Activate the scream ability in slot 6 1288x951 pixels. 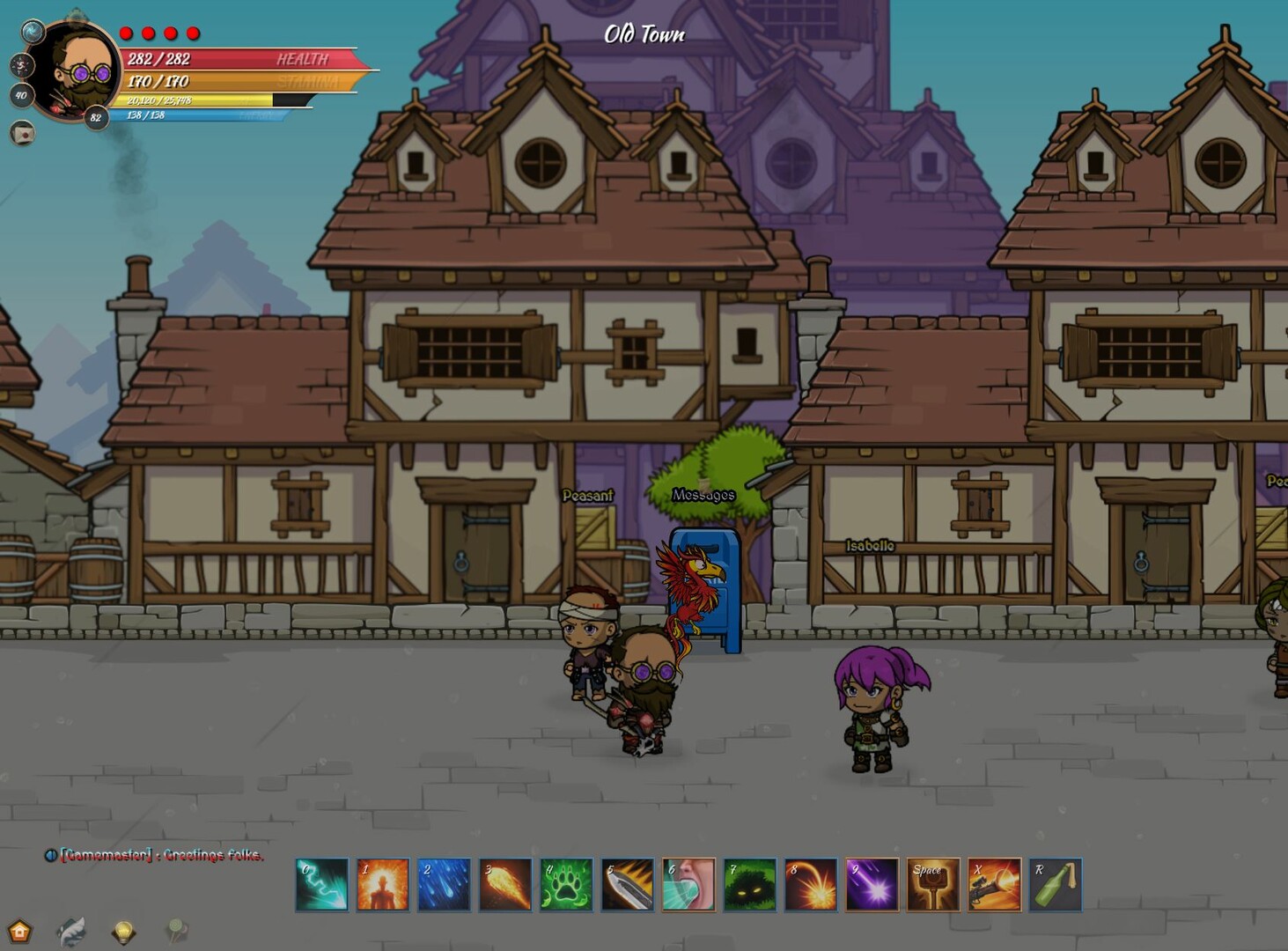688,884
